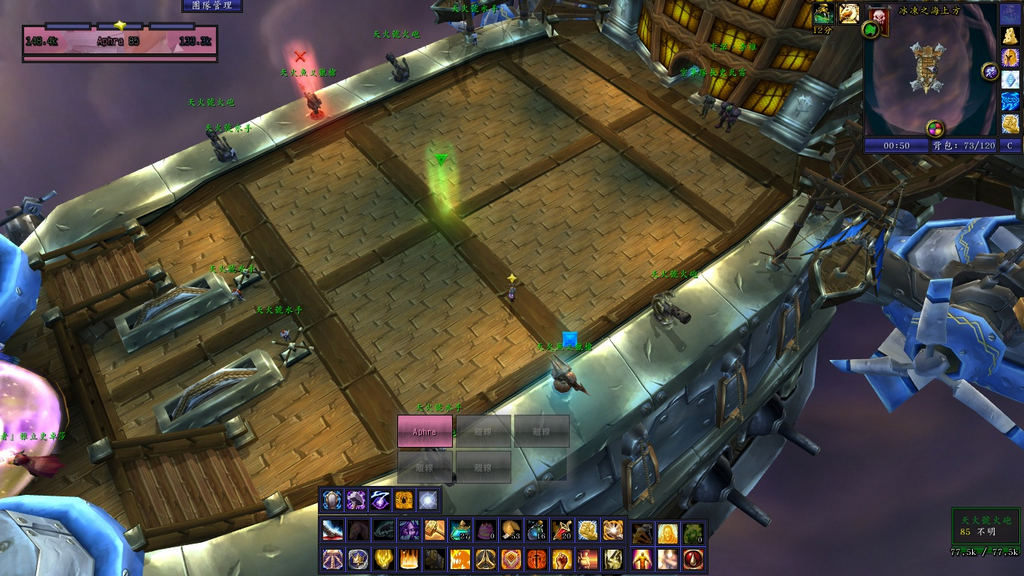
Task: Click the purple running figure minimap button
Action: pos(989,71)
